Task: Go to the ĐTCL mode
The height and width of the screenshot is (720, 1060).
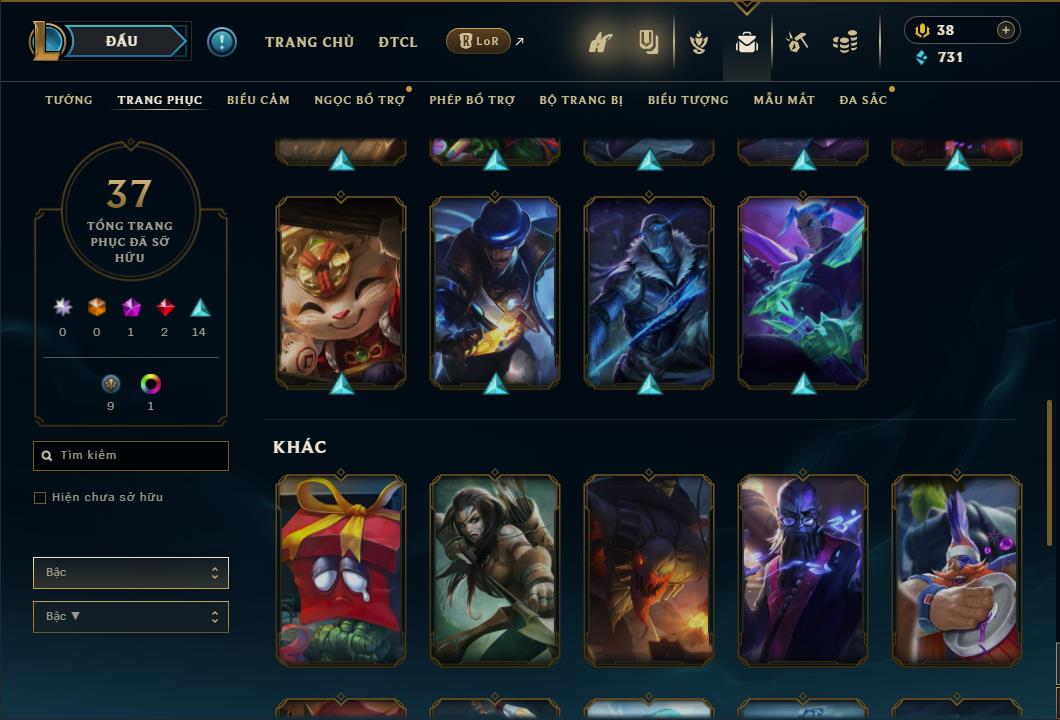Action: click(398, 42)
